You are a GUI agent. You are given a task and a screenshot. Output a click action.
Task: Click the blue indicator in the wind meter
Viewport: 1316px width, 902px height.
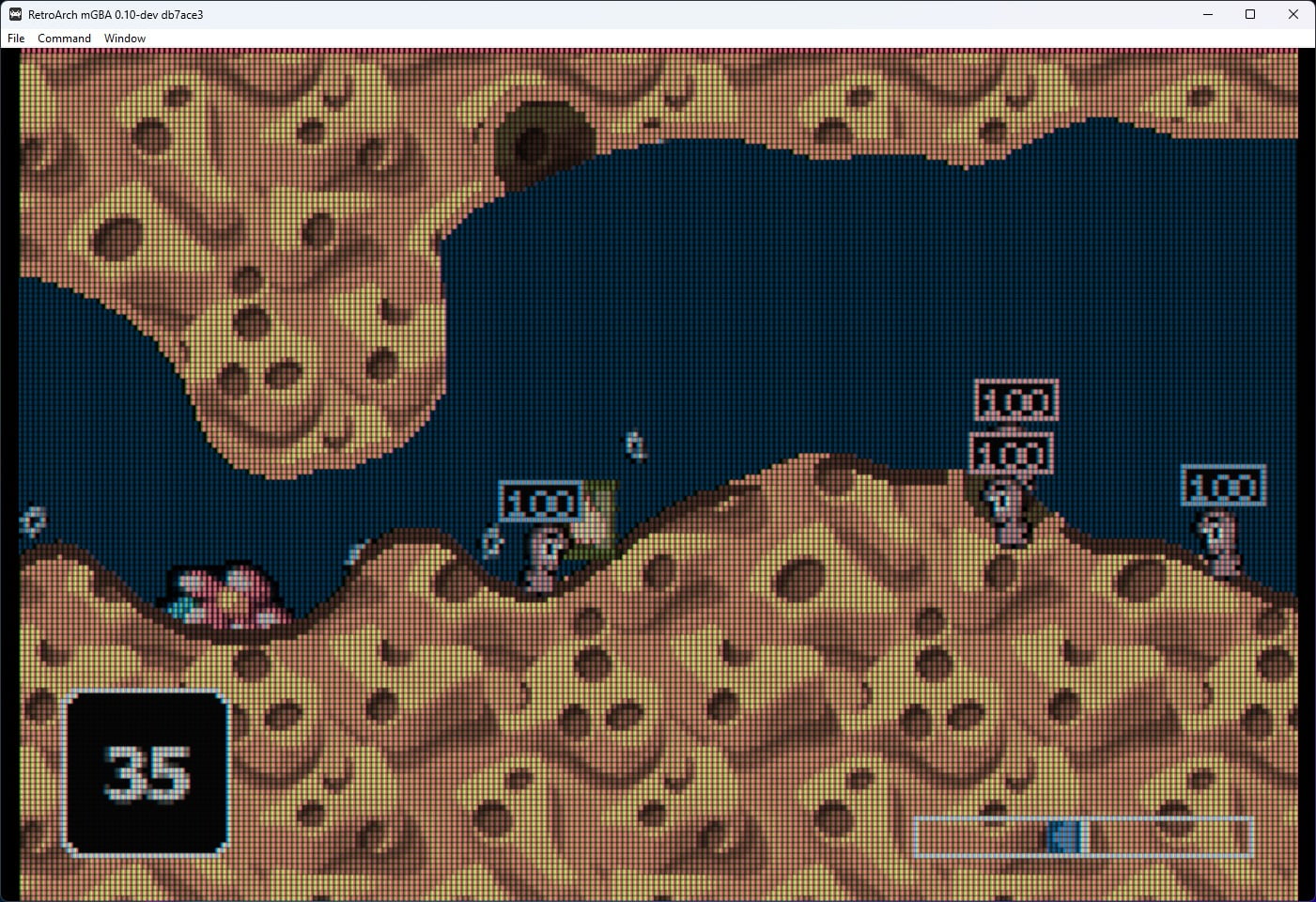click(x=1064, y=834)
